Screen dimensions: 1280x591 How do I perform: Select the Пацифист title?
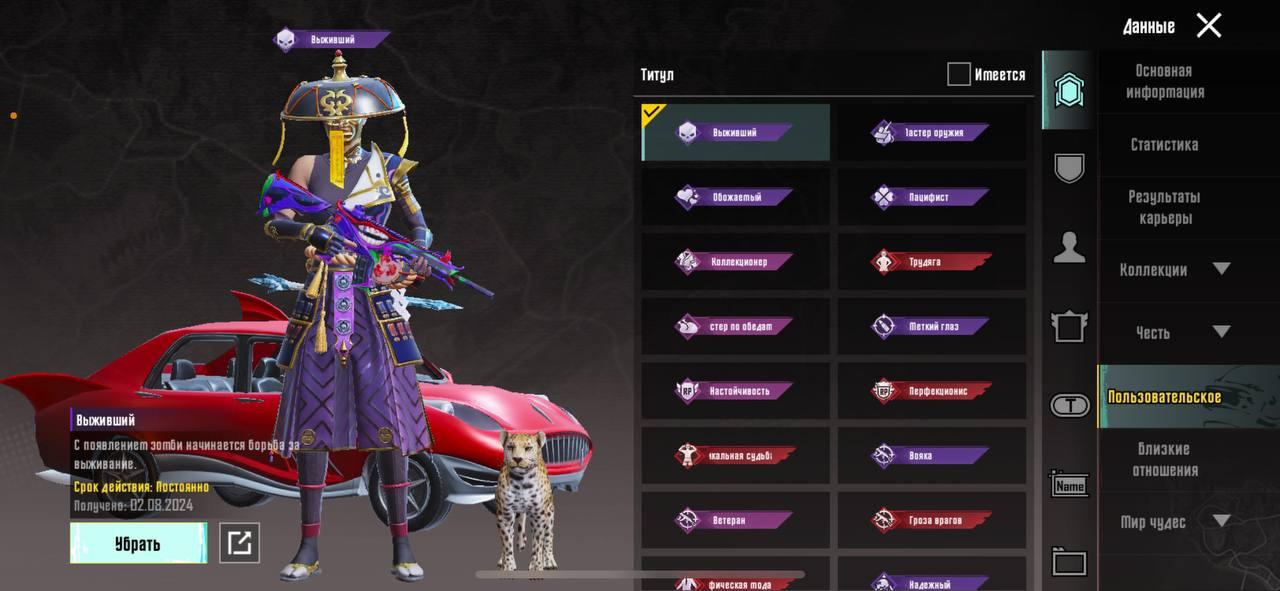[931, 197]
